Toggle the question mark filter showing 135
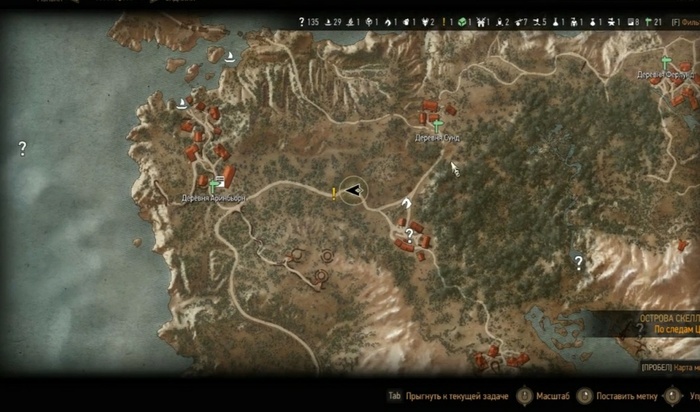The height and width of the screenshot is (412, 700). coord(302,21)
